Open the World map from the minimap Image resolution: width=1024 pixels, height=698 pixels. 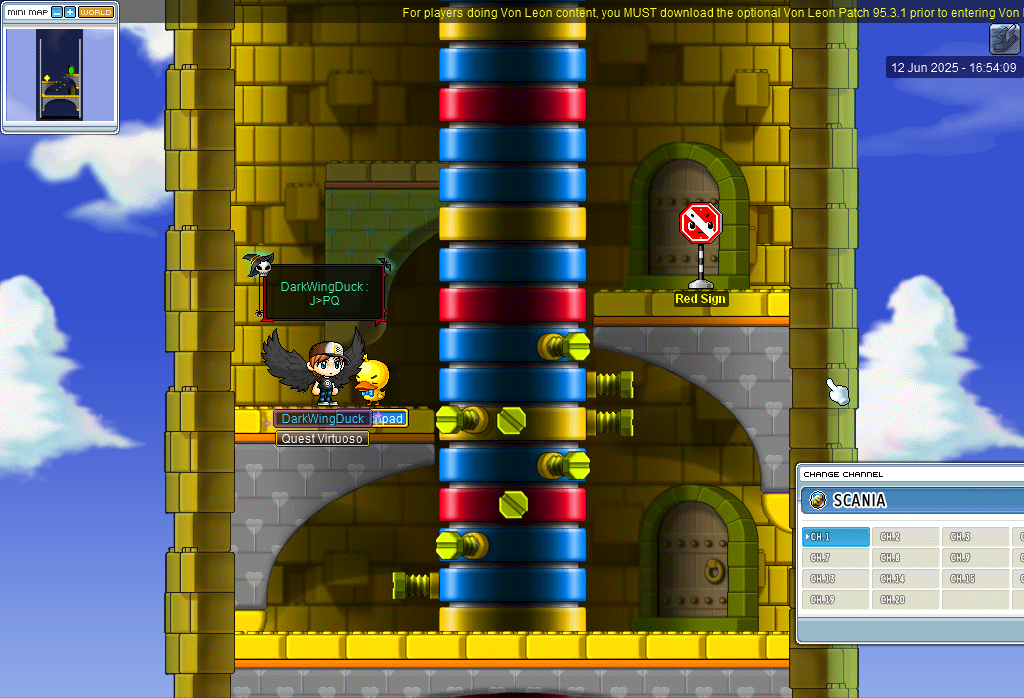[x=96, y=12]
